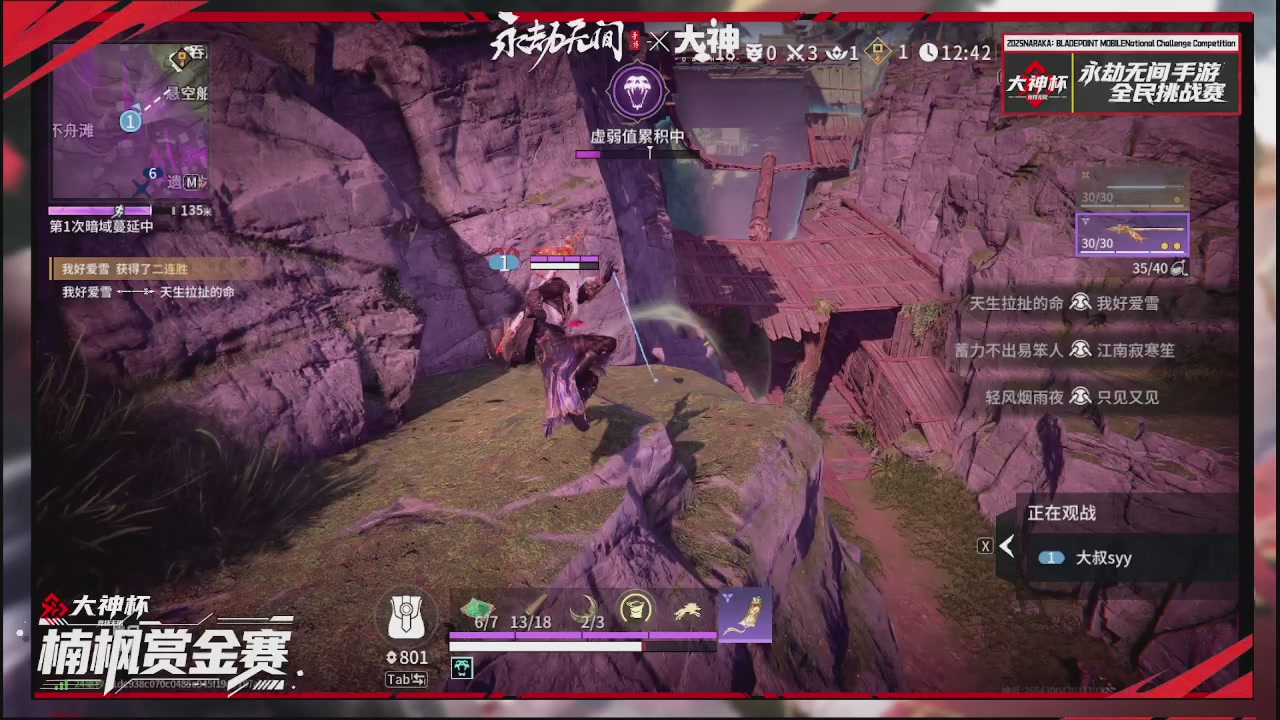1280x720 pixels.
Task: Click the X button to exit spectating
Action: tap(985, 545)
